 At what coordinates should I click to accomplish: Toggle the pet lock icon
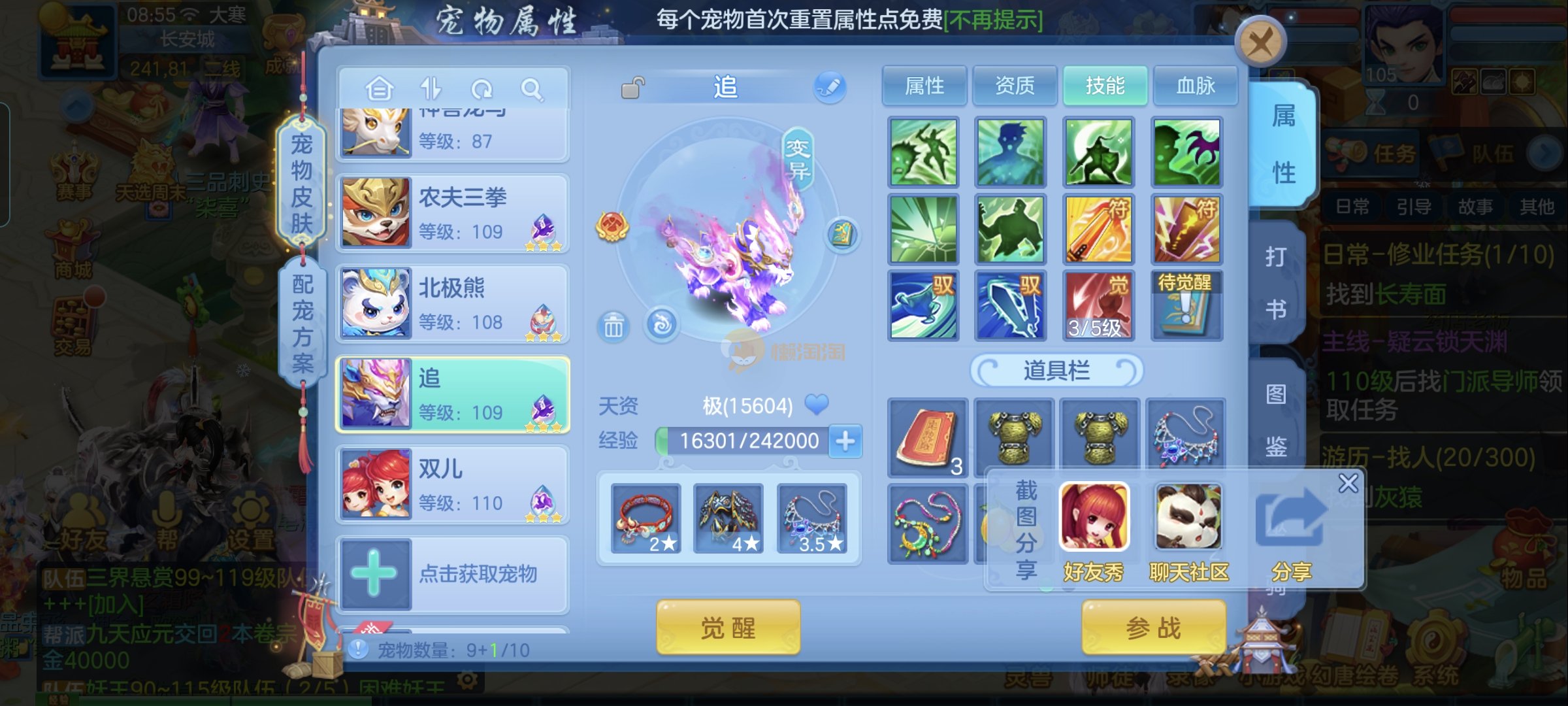632,87
